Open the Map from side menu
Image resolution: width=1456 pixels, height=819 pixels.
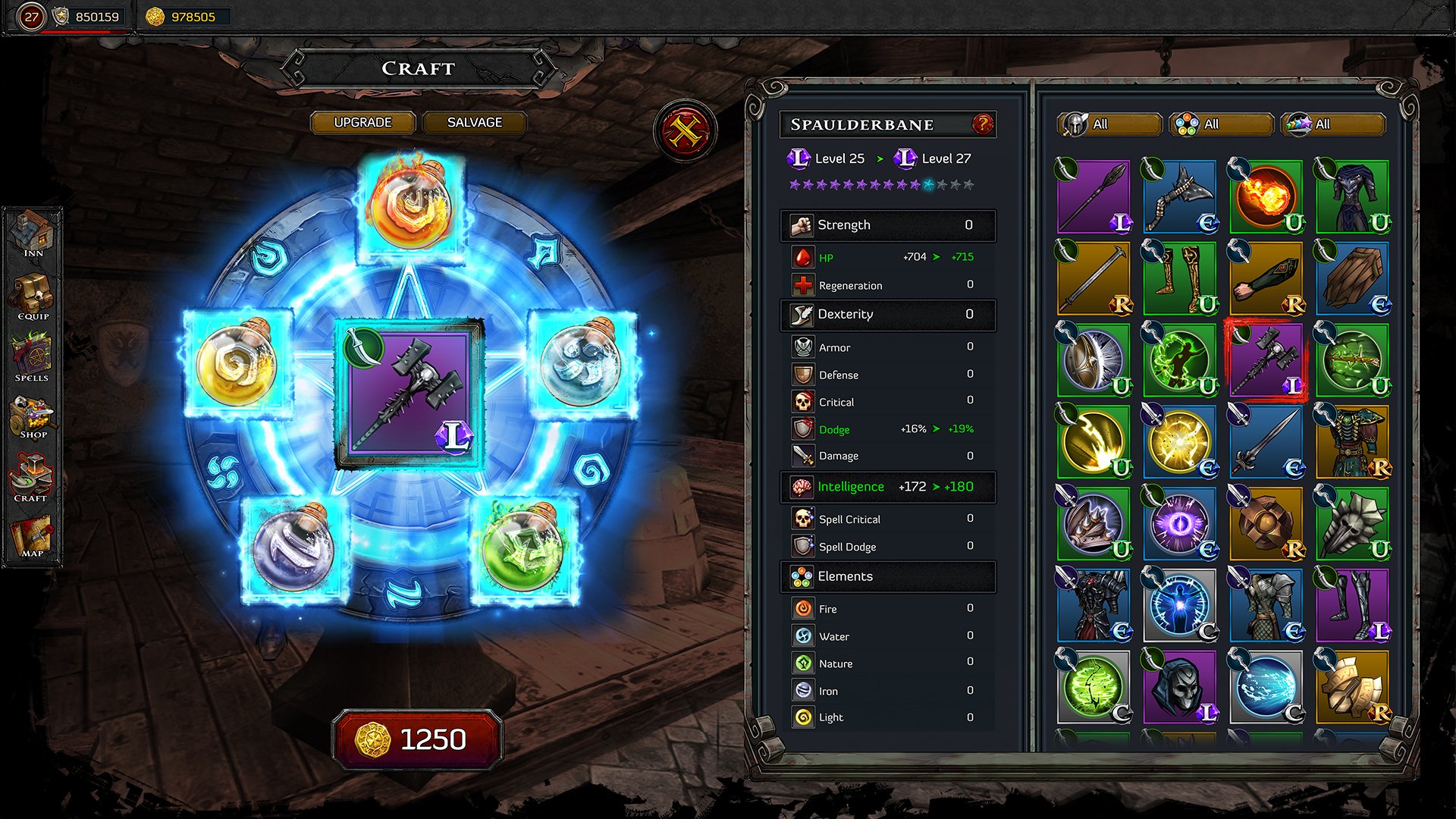(x=32, y=537)
